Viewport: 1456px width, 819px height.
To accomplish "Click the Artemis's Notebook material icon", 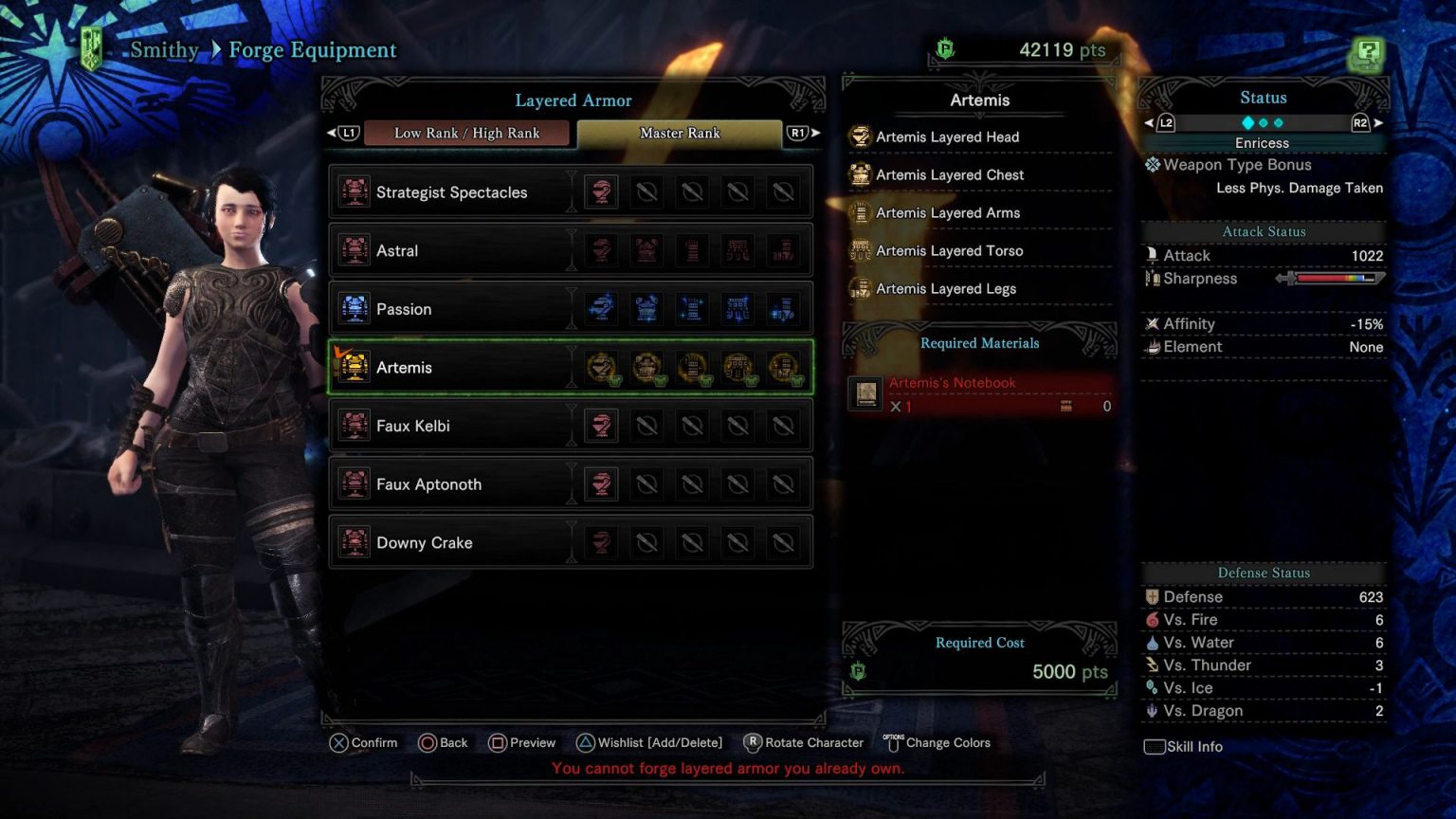I will coord(864,392).
